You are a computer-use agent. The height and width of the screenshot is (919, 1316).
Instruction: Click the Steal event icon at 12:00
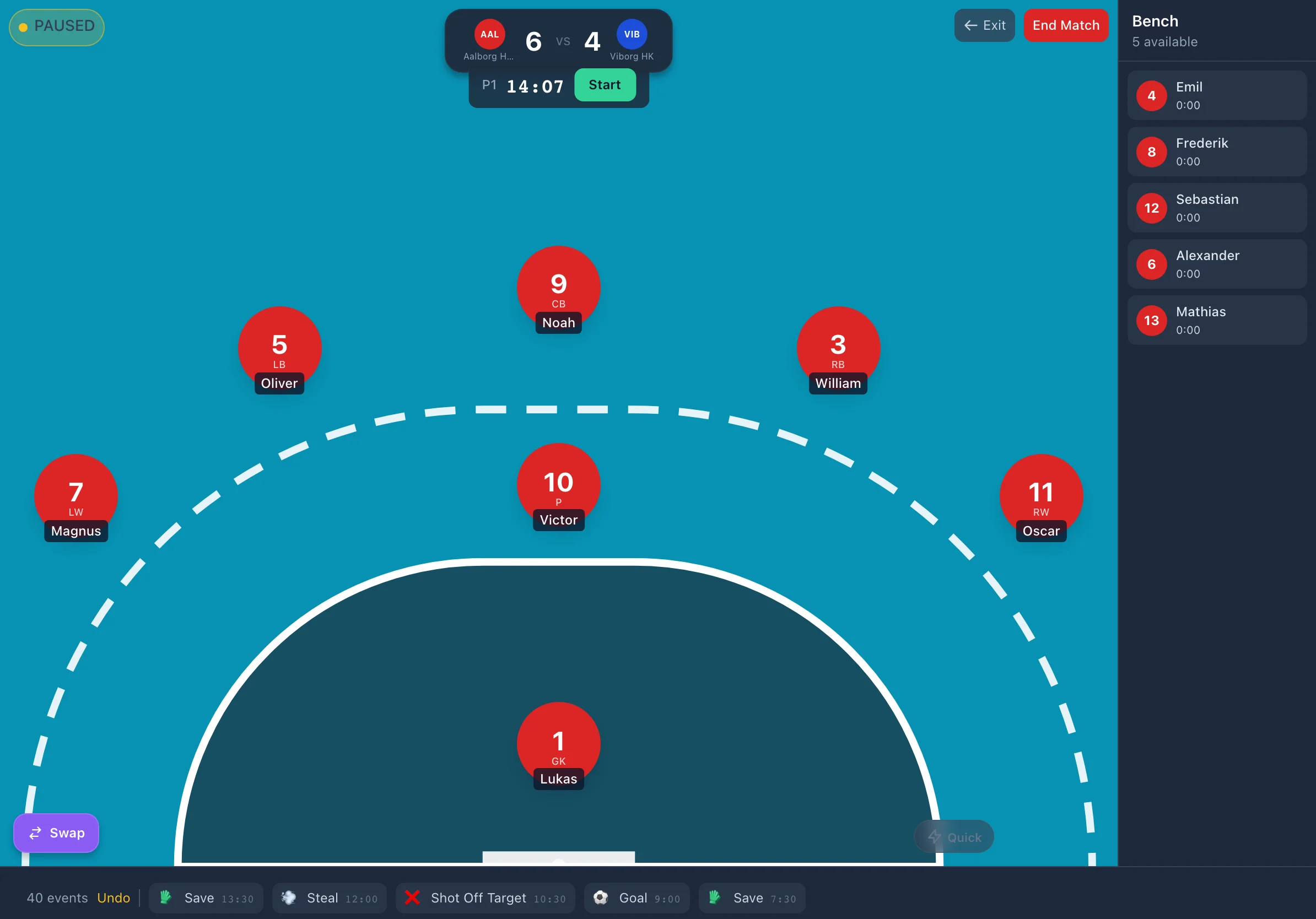click(x=290, y=898)
